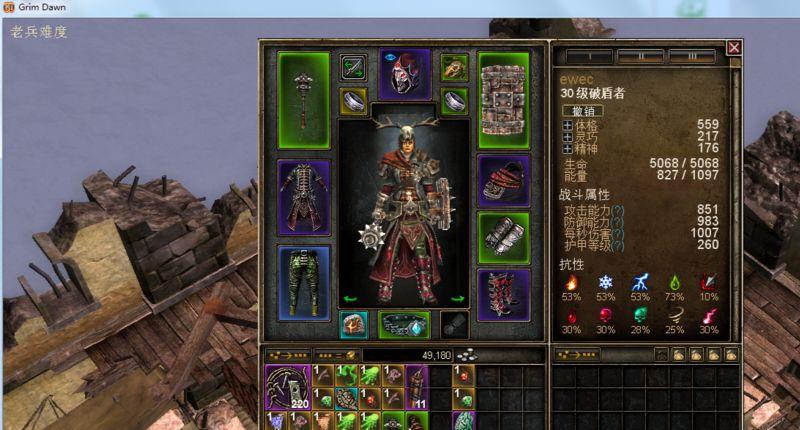Select the equipped shield slot

pyautogui.click(x=503, y=99)
